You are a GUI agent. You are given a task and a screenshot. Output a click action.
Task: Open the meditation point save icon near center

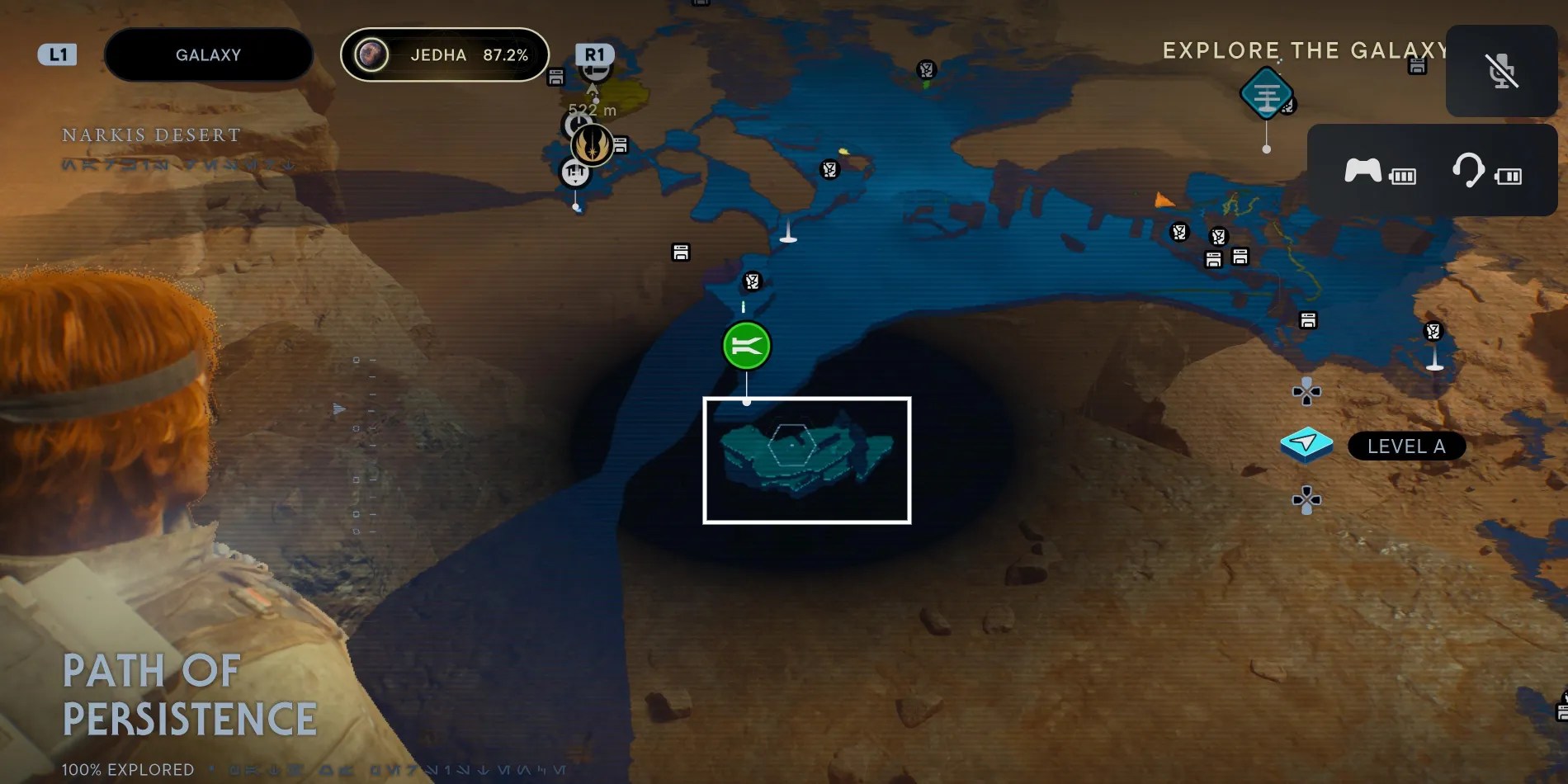coord(679,253)
